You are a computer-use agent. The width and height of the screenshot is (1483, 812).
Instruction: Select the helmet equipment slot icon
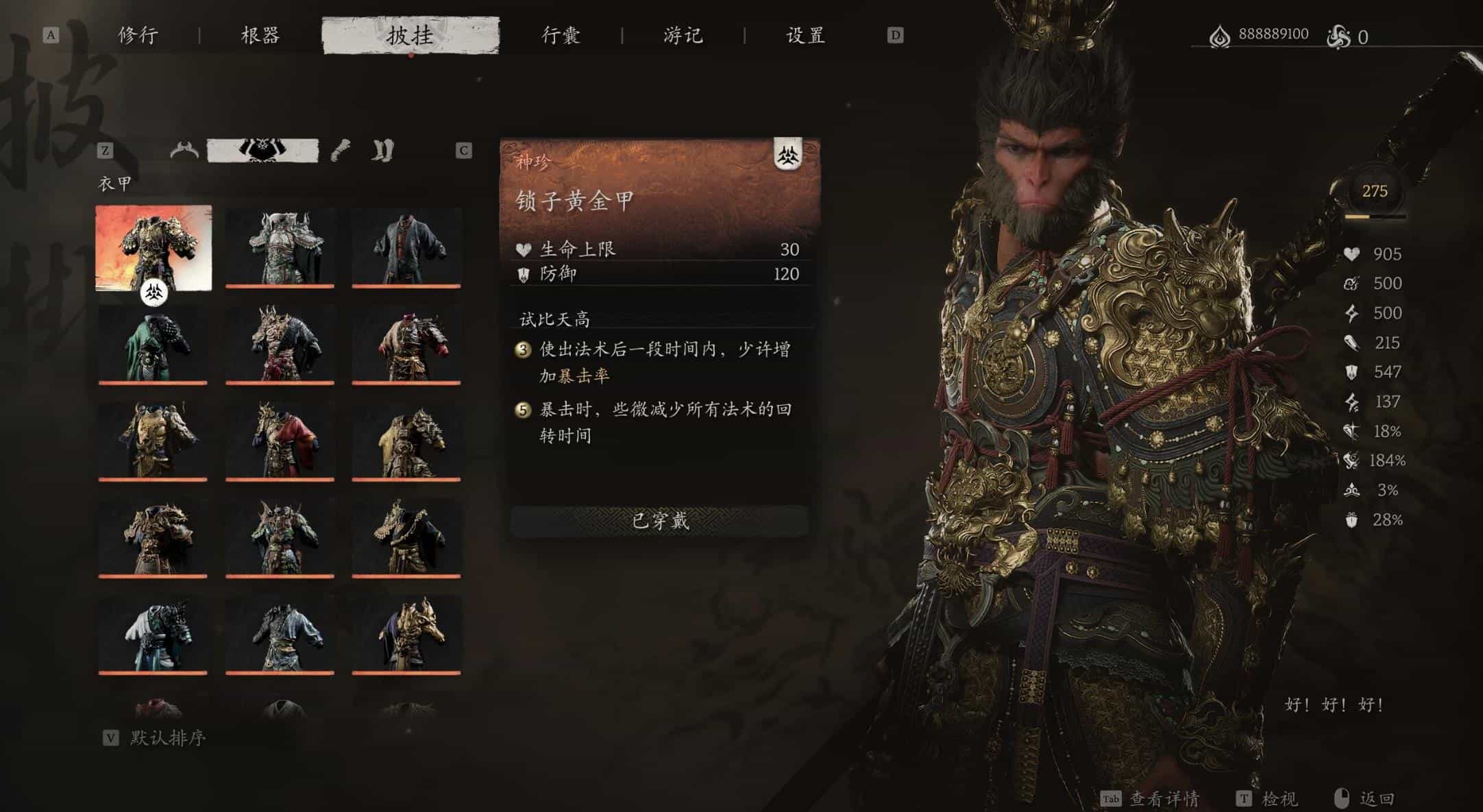pos(183,149)
